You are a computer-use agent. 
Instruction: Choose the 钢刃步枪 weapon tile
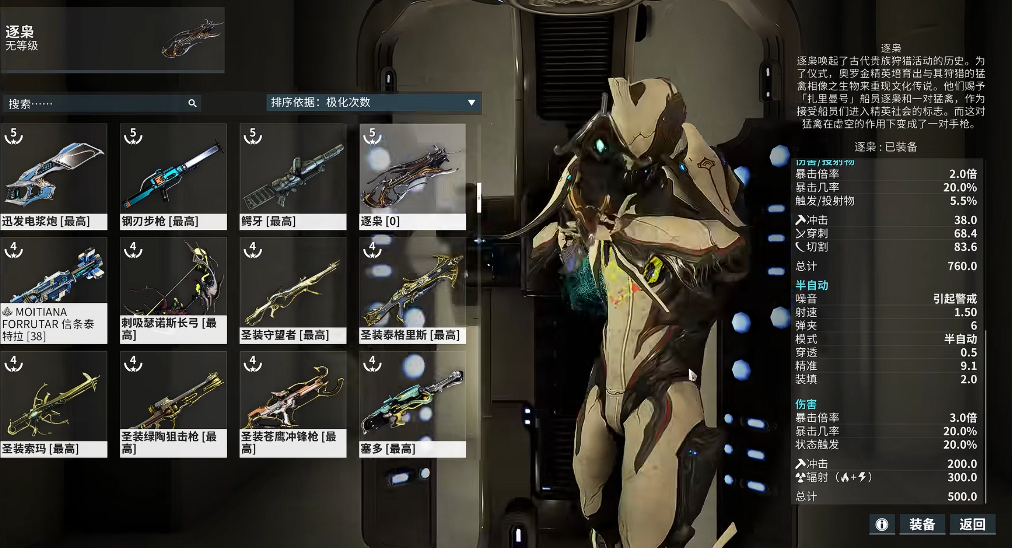[x=173, y=177]
